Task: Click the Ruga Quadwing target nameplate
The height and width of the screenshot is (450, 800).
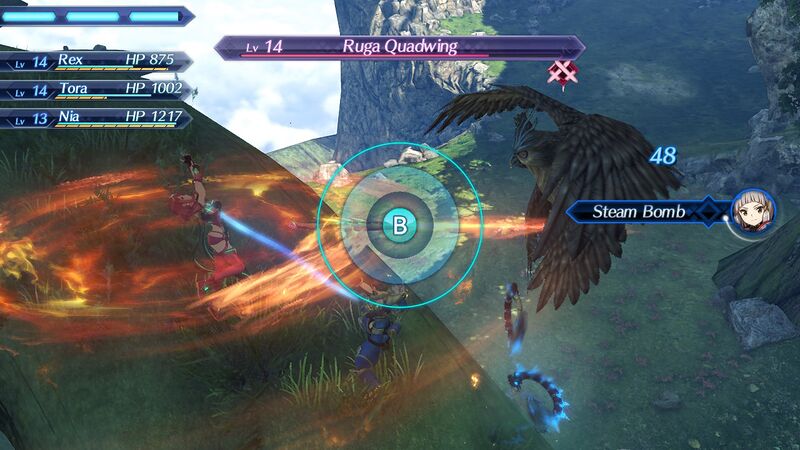Action: pos(400,46)
